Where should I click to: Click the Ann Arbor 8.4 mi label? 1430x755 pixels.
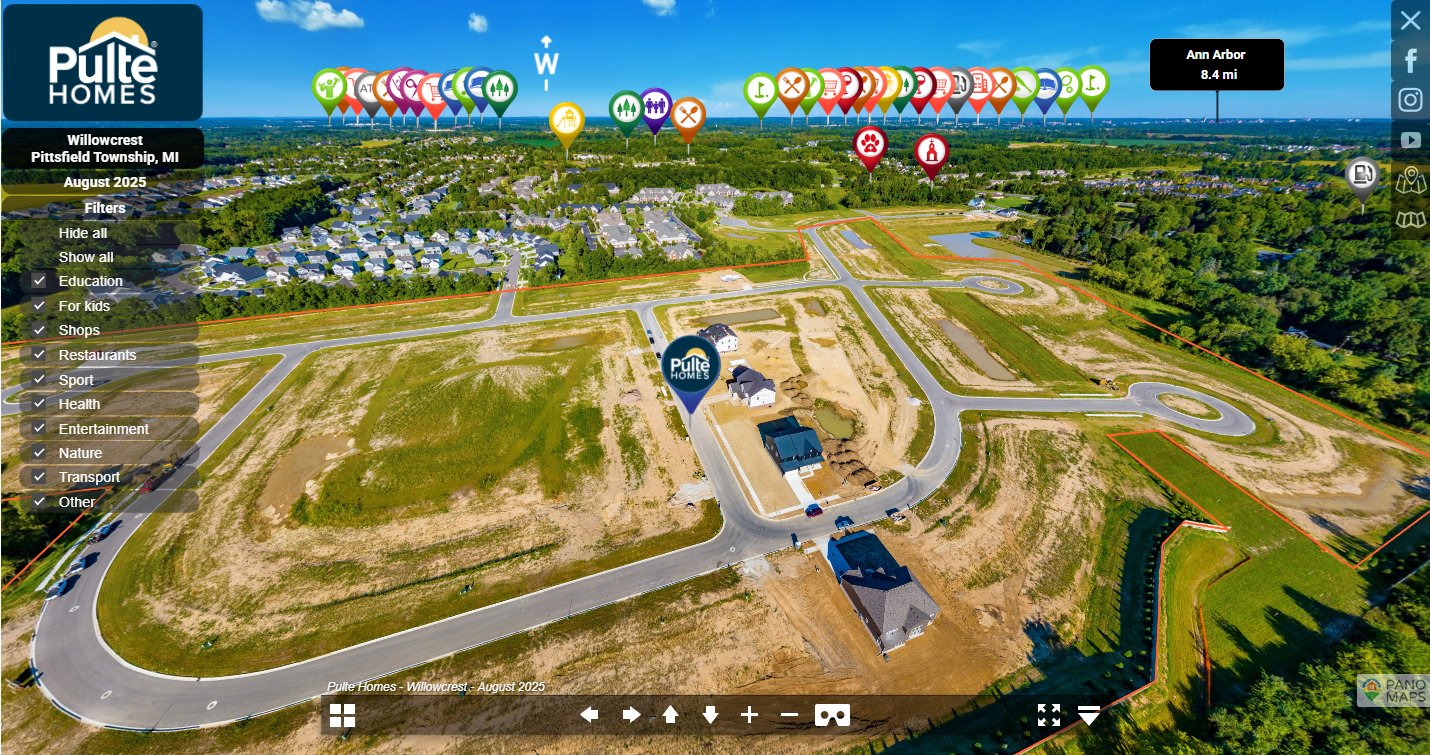[1216, 64]
